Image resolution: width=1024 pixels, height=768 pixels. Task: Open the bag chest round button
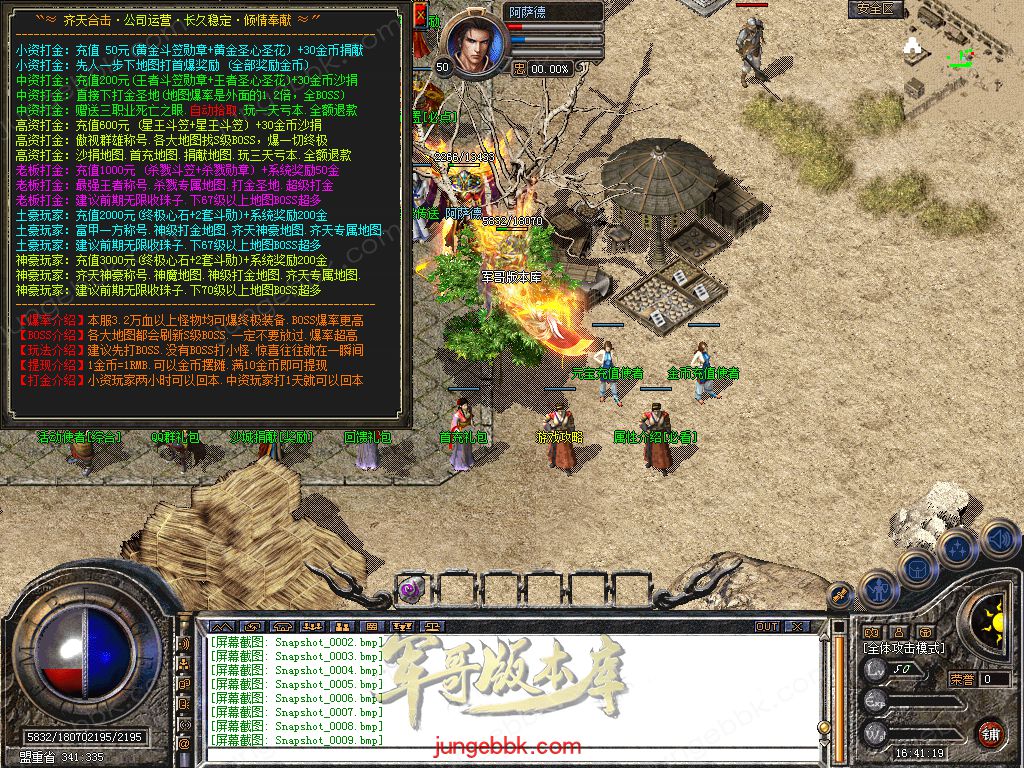coord(916,569)
